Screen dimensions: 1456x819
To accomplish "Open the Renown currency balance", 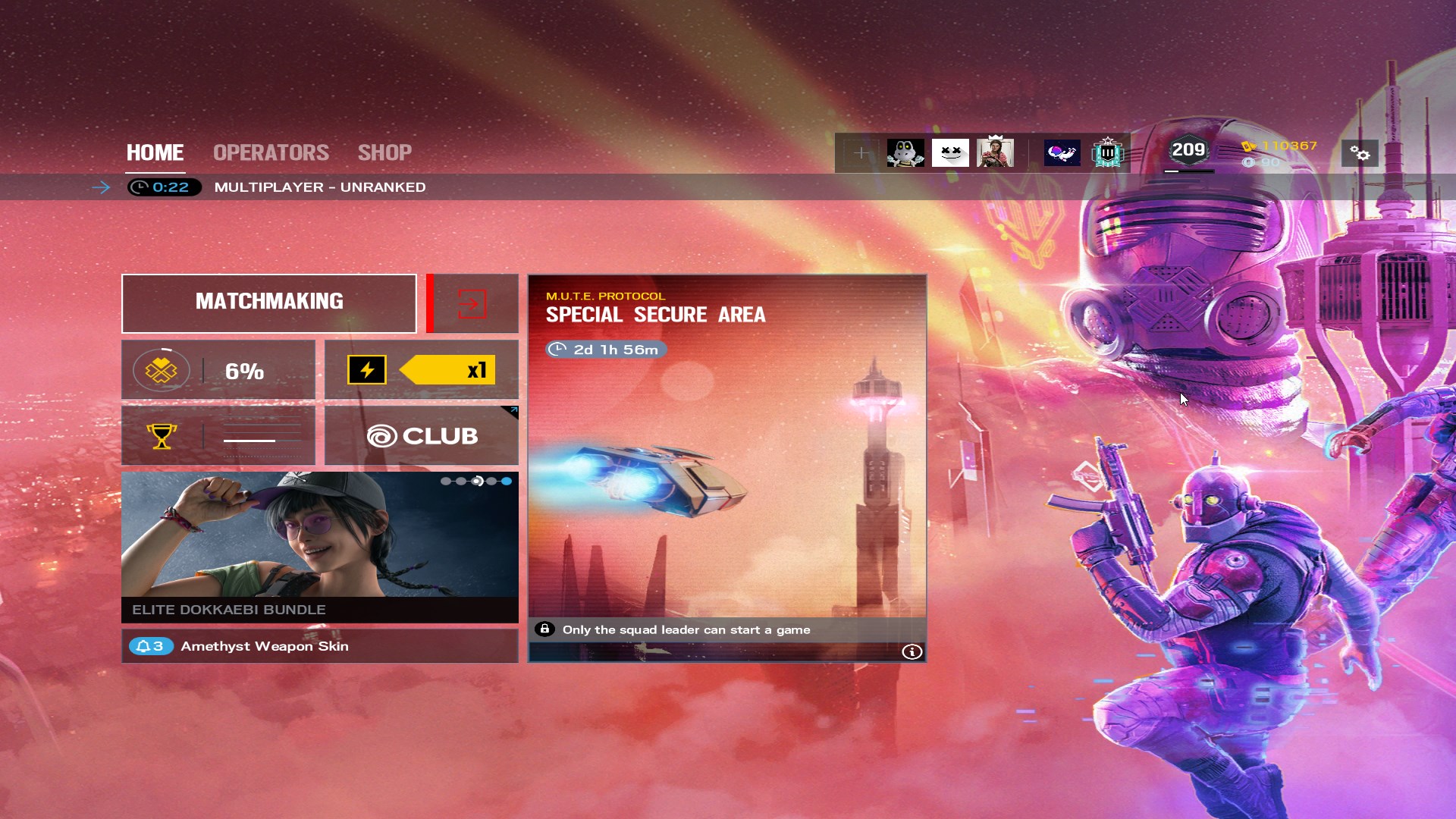I will pyautogui.click(x=1281, y=146).
